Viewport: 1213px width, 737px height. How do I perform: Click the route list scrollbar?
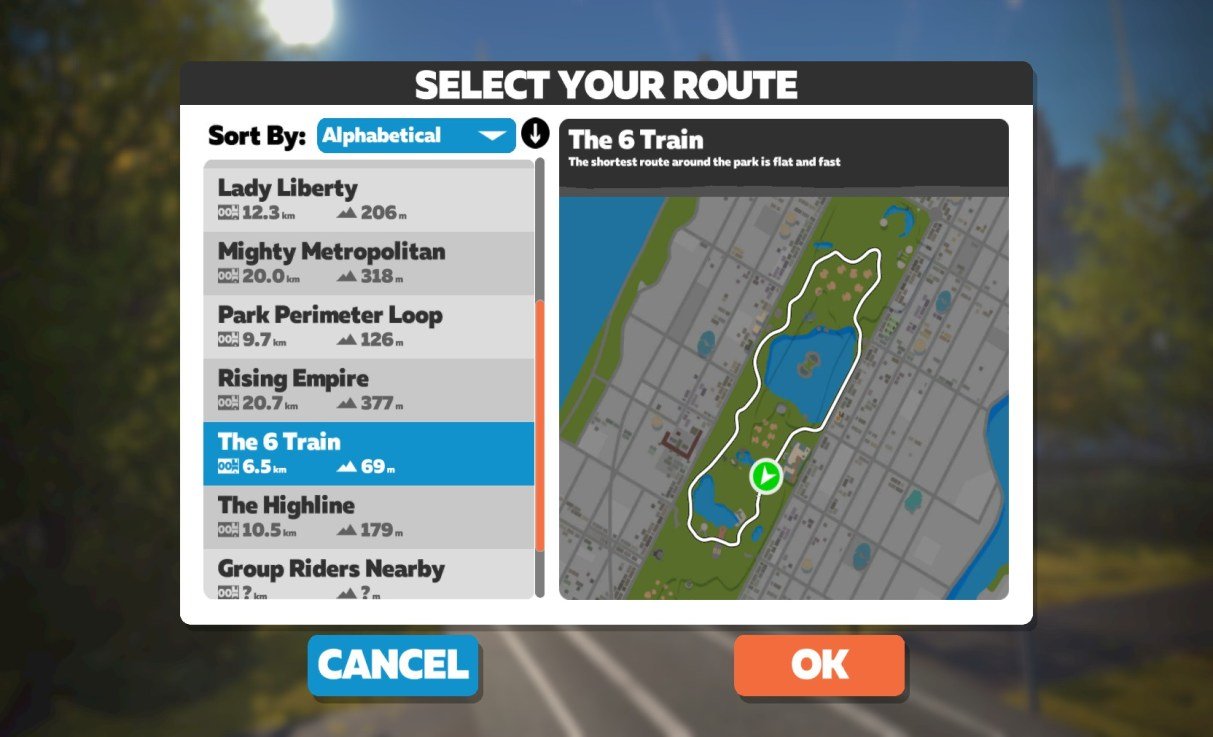540,424
